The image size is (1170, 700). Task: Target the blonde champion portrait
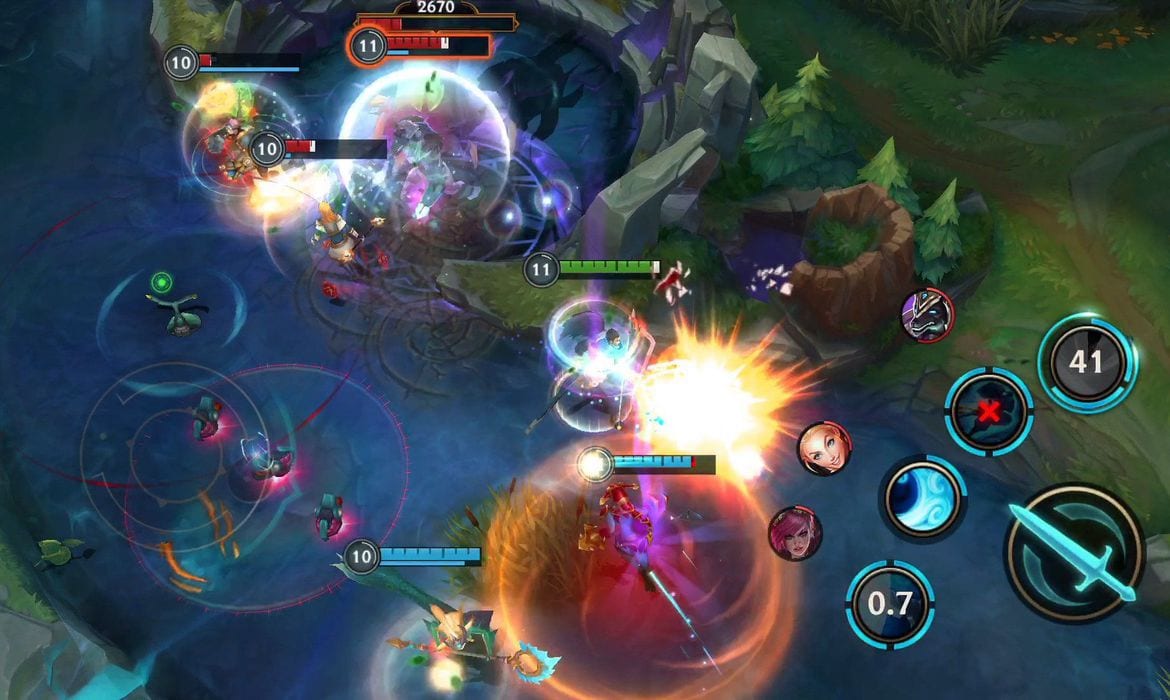pyautogui.click(x=825, y=448)
